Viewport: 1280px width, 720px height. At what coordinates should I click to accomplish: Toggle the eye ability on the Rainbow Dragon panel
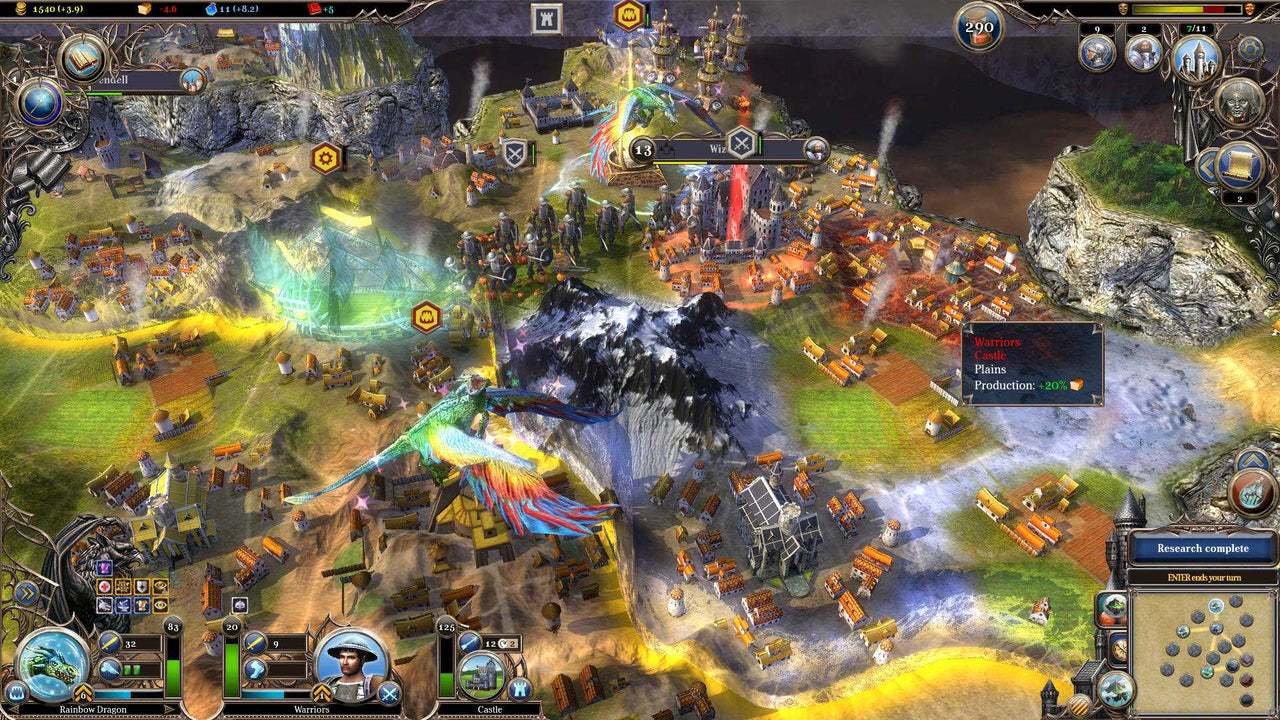160,606
